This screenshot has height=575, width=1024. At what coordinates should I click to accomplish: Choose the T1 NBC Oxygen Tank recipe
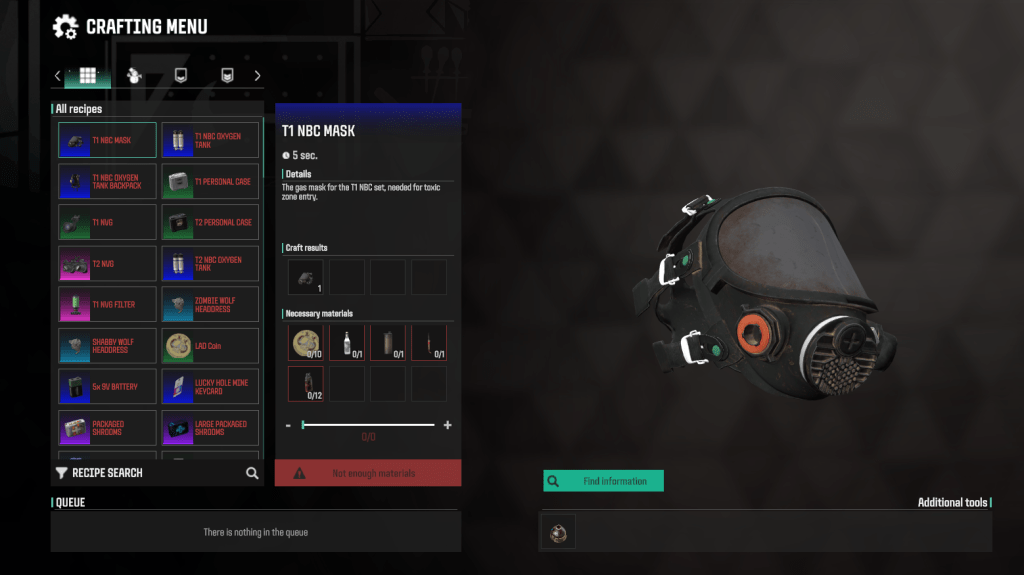(x=210, y=140)
